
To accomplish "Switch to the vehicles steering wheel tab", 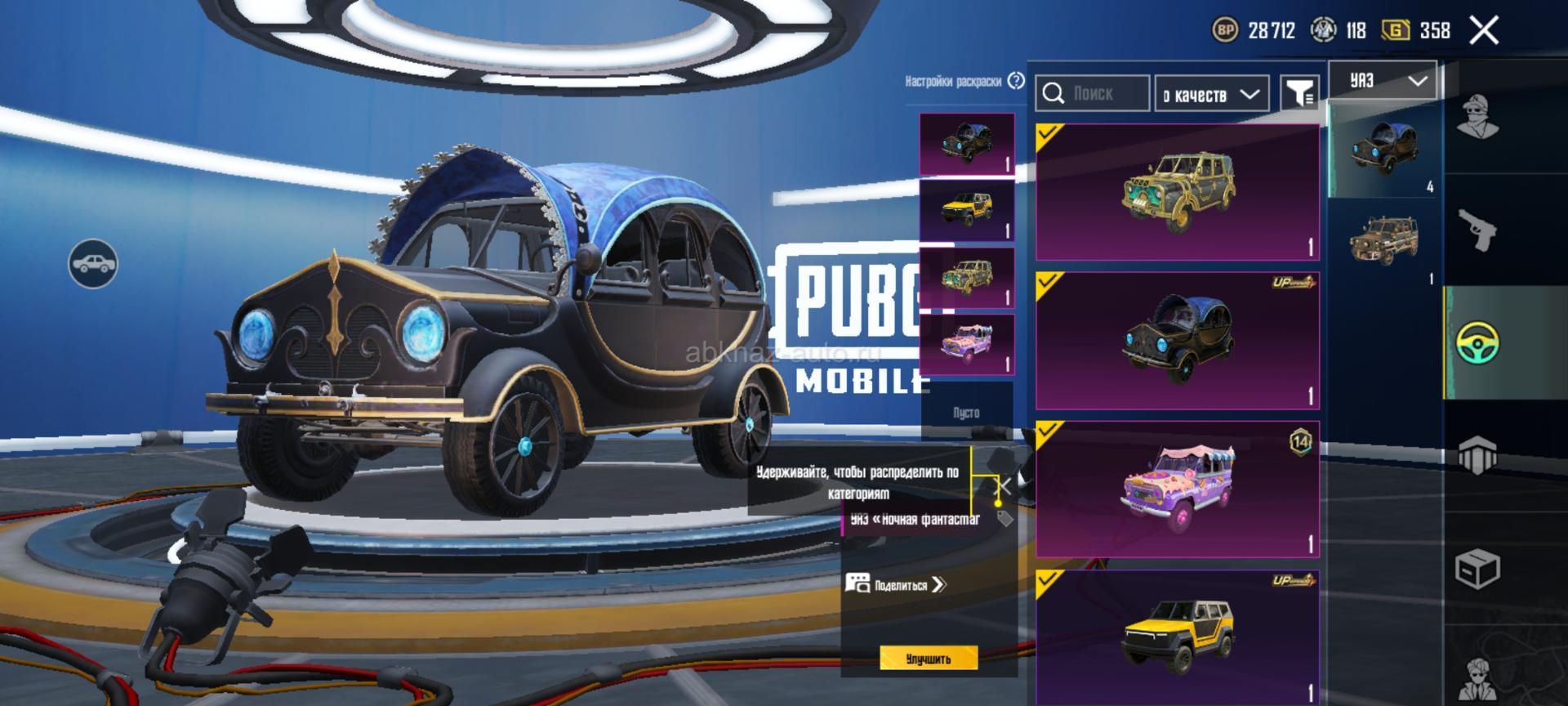I will tap(1478, 342).
